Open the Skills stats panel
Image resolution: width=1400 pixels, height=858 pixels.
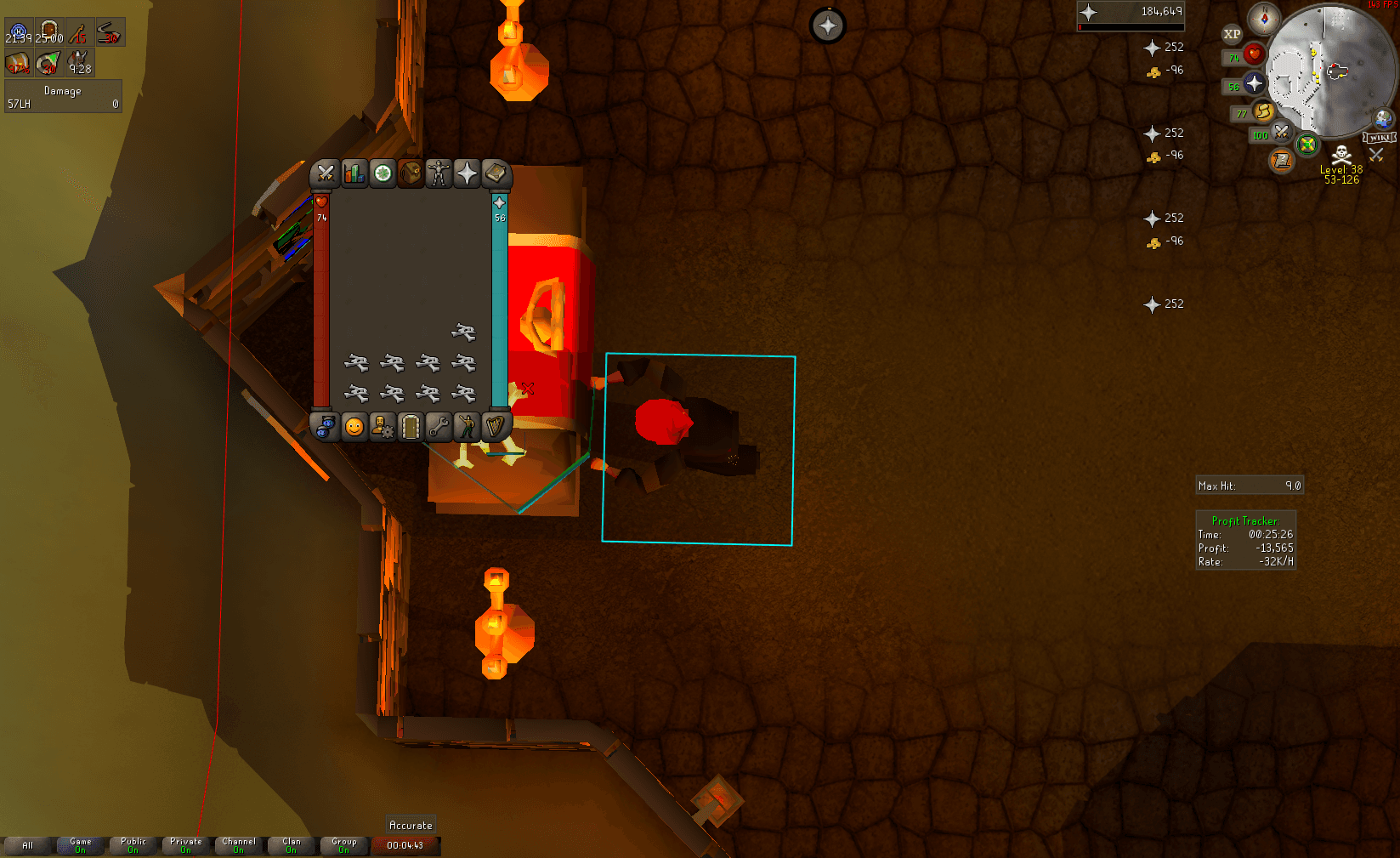[354, 174]
